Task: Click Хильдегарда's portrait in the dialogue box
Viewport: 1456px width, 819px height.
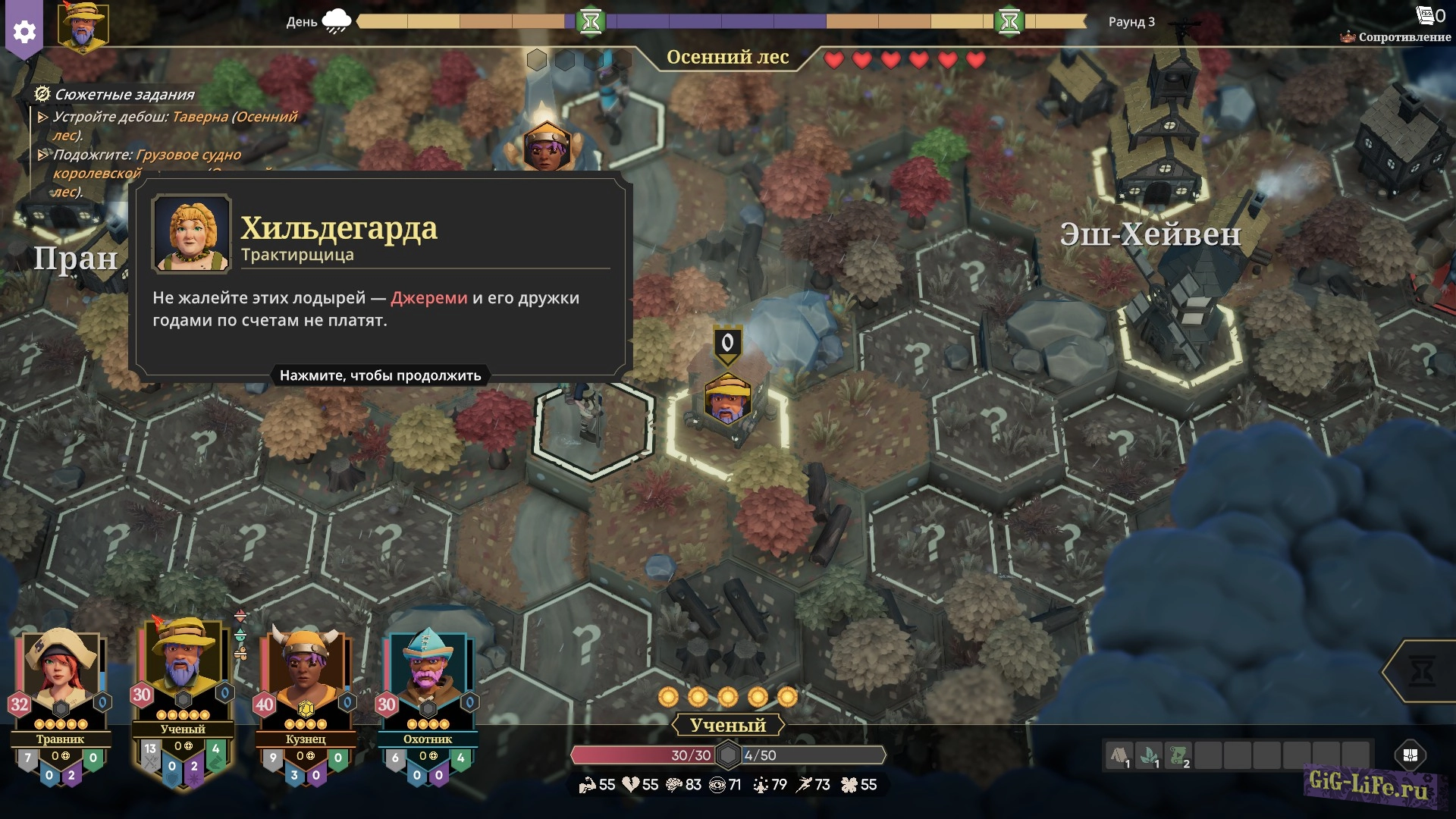Action: click(191, 233)
